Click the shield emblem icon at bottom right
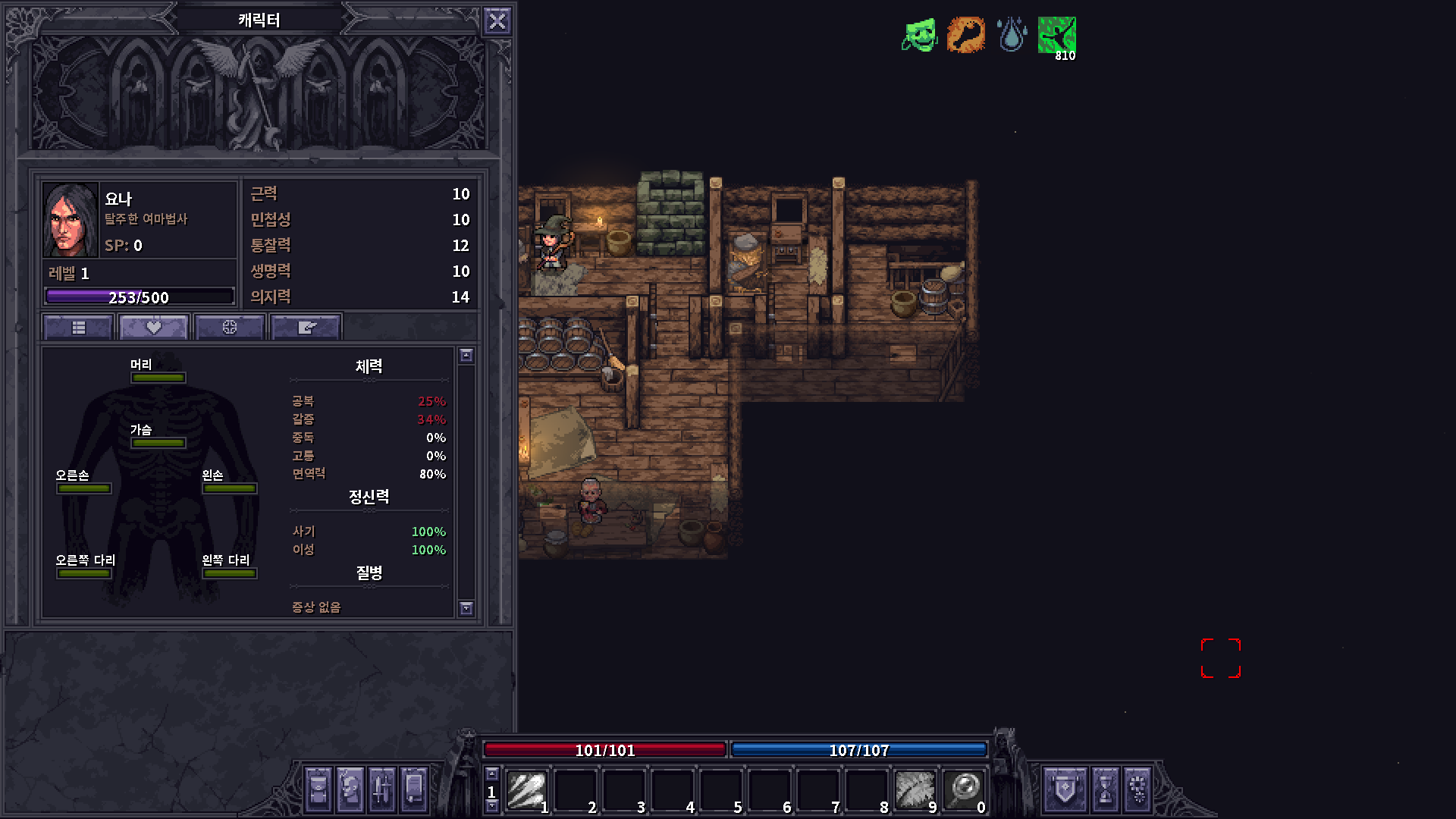Image resolution: width=1456 pixels, height=819 pixels. (x=1064, y=789)
